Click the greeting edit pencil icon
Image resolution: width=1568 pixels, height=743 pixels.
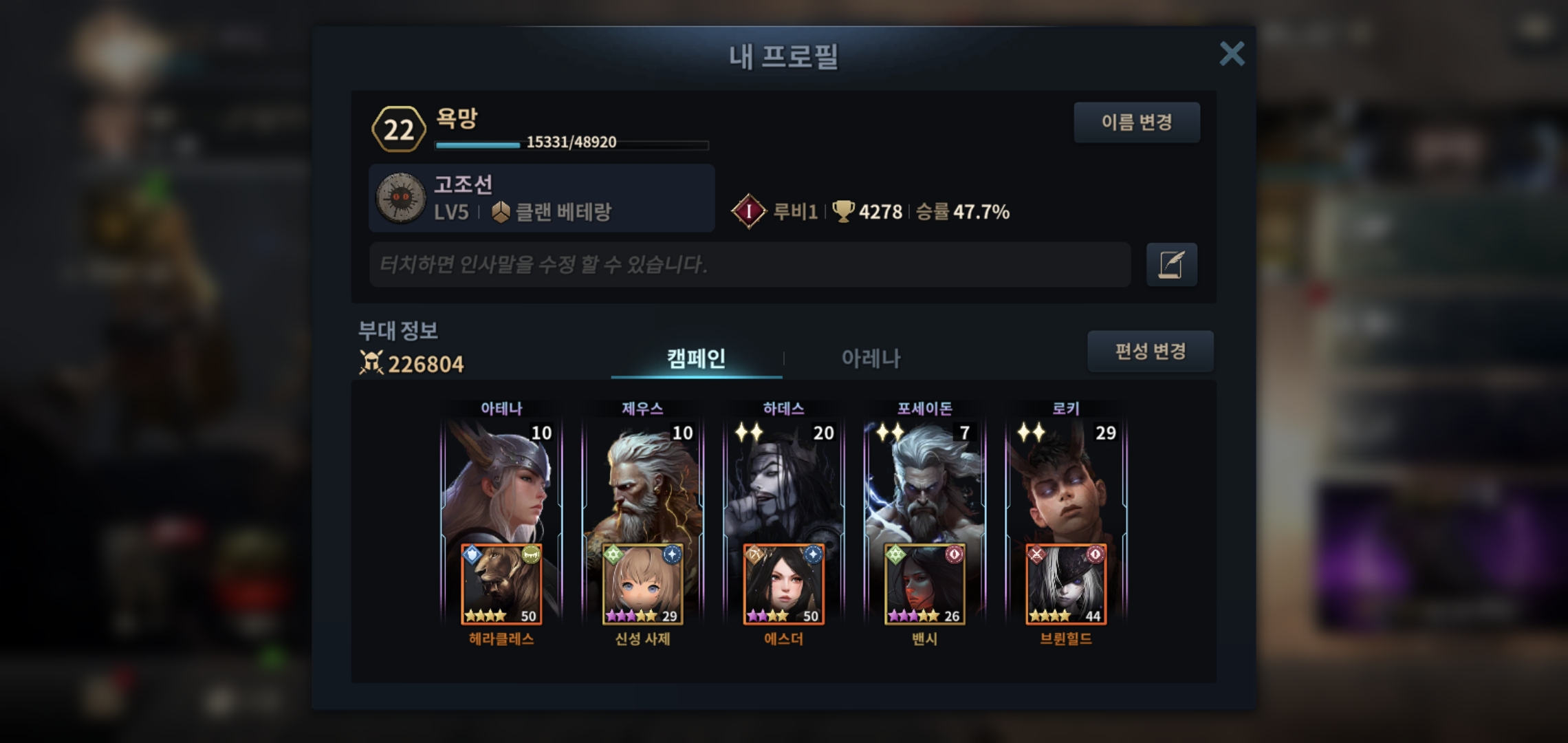1171,264
